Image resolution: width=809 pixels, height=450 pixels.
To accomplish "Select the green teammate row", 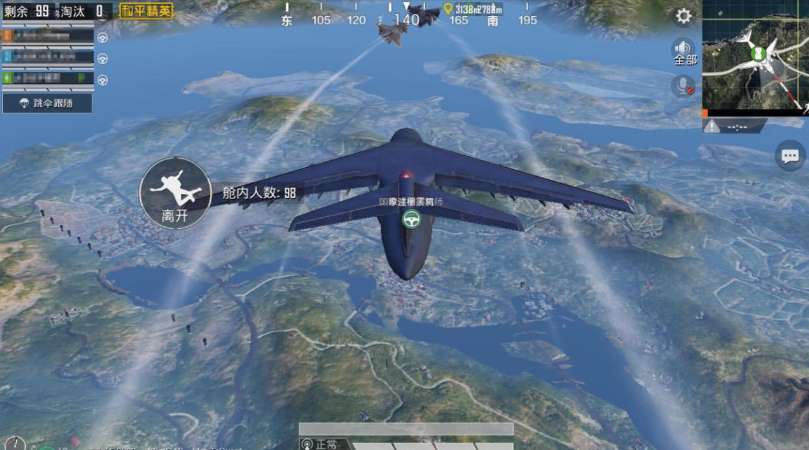I will (x=48, y=77).
